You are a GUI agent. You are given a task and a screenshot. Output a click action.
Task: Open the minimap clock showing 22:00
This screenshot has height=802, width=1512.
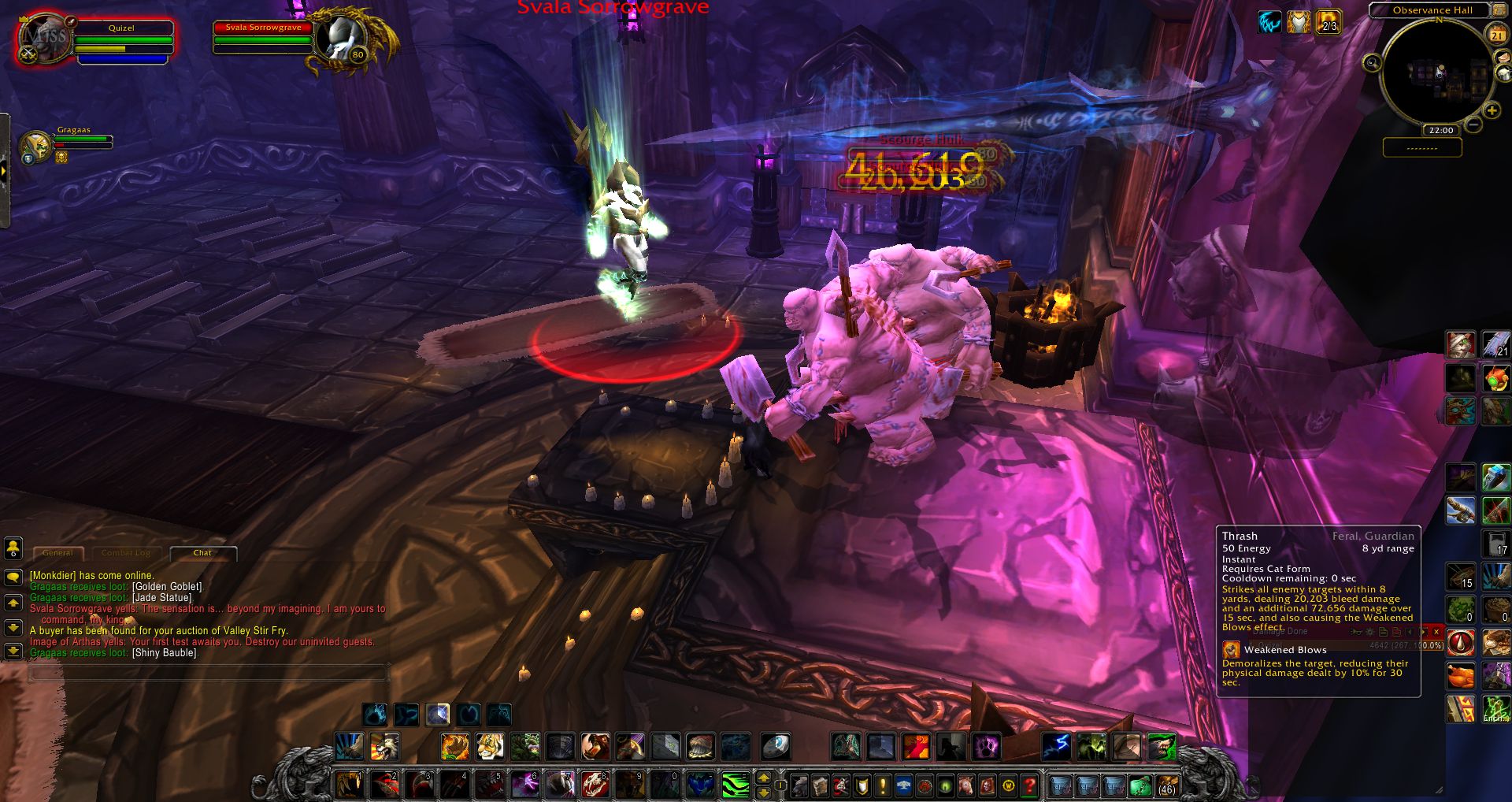(x=1440, y=130)
